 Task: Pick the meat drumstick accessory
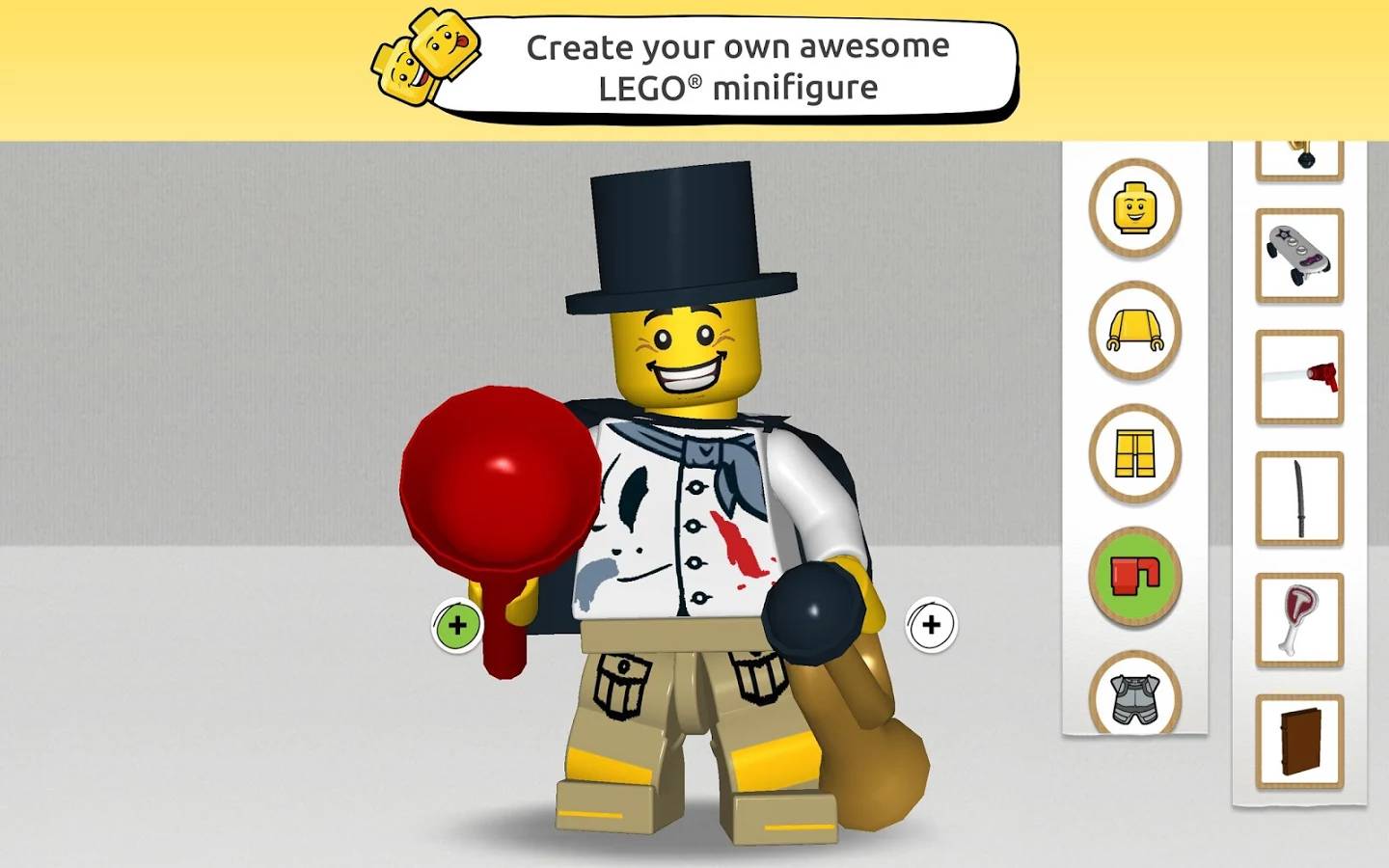click(x=1298, y=617)
